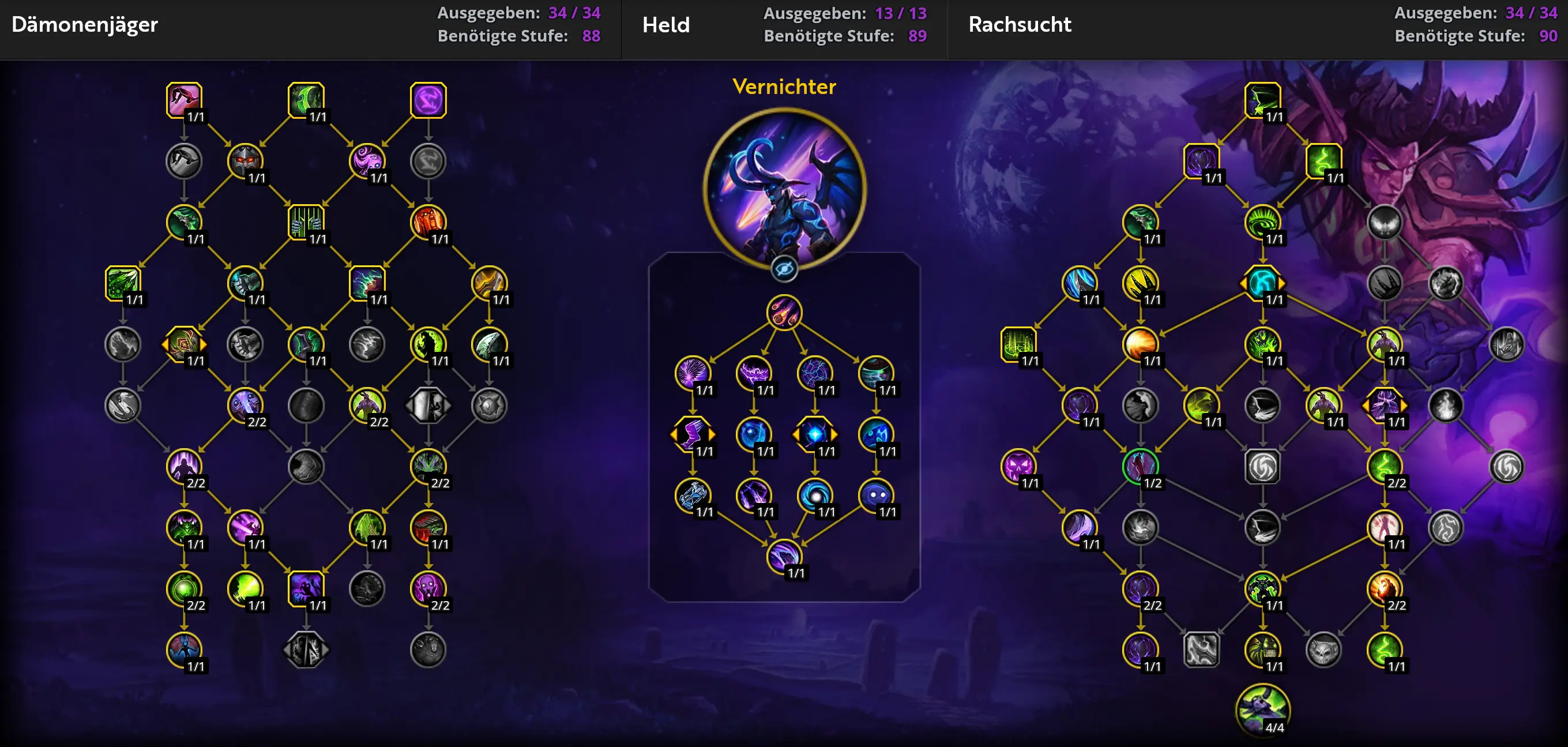Select the glowing blue star choice talent

click(814, 434)
